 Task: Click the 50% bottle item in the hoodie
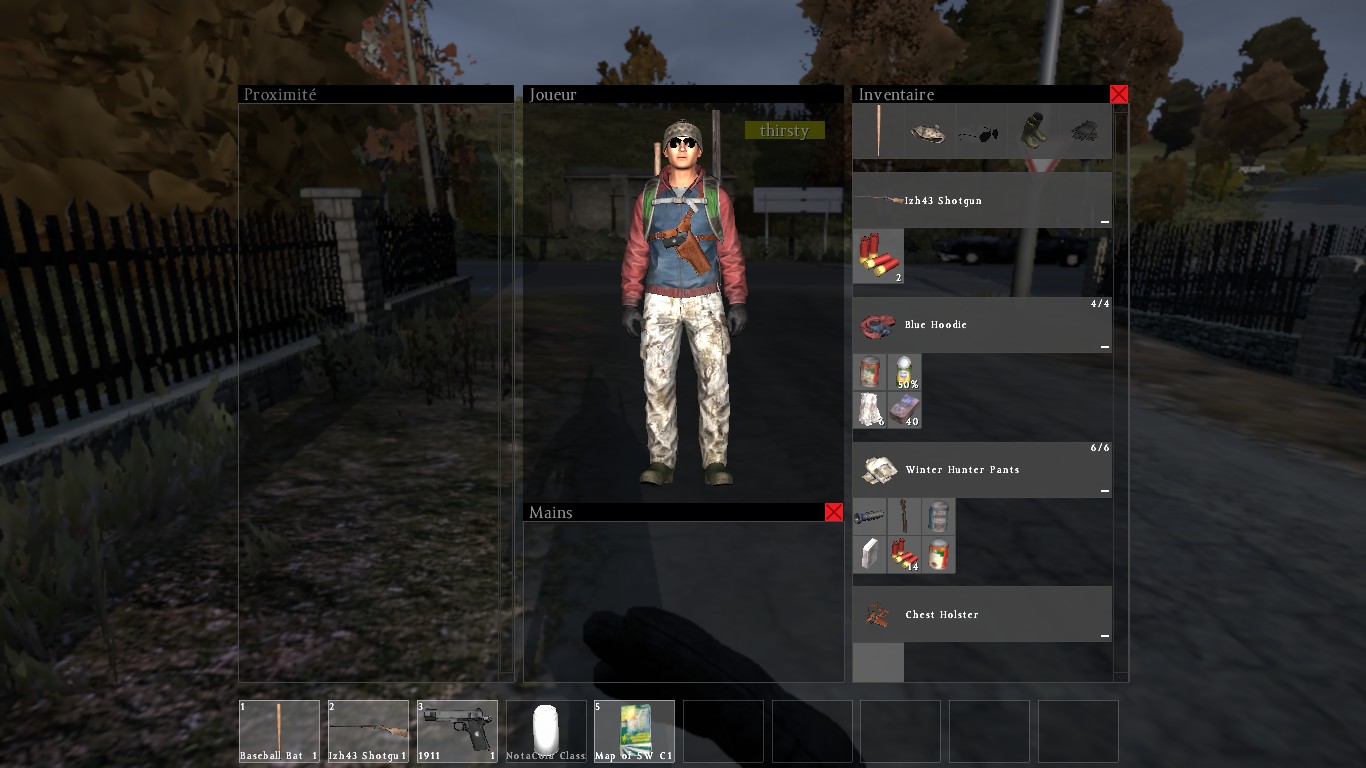(904, 373)
